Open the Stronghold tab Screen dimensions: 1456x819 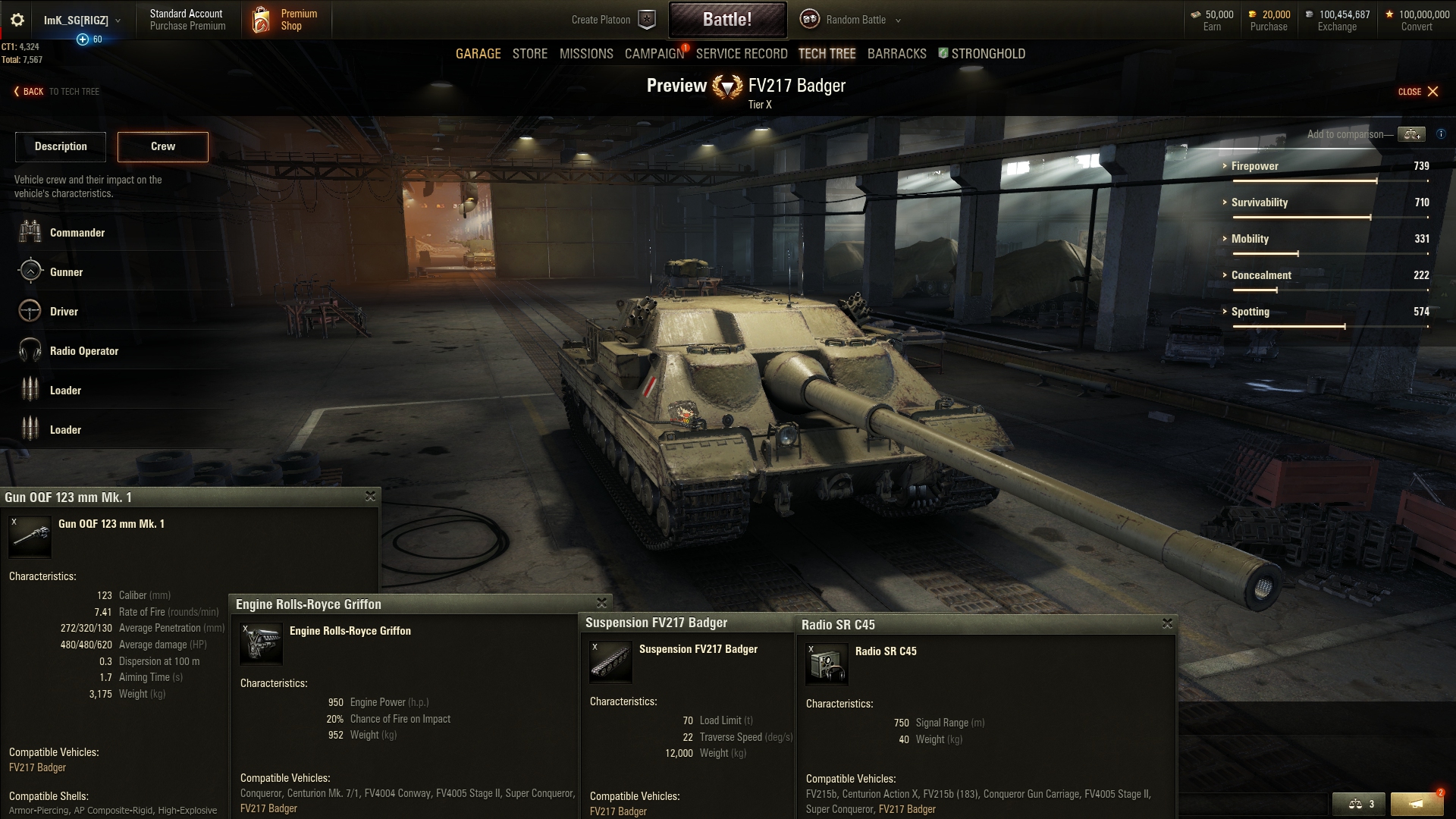coord(987,54)
